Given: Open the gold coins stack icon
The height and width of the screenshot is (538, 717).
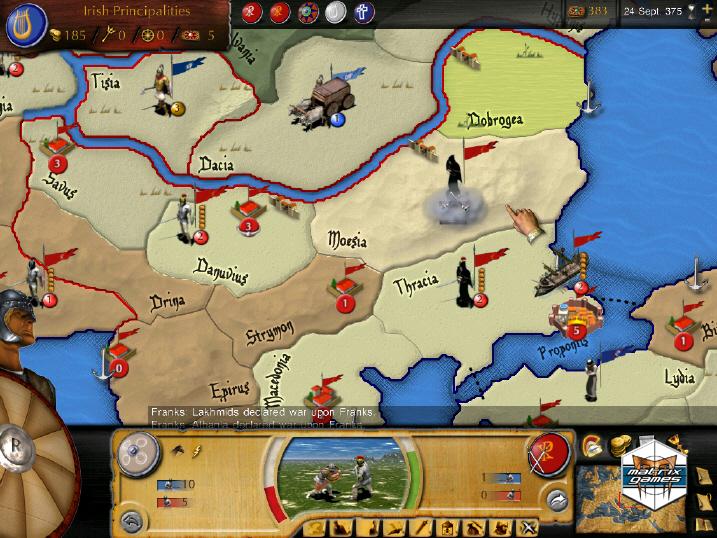Looking at the screenshot, I should [x=619, y=444].
